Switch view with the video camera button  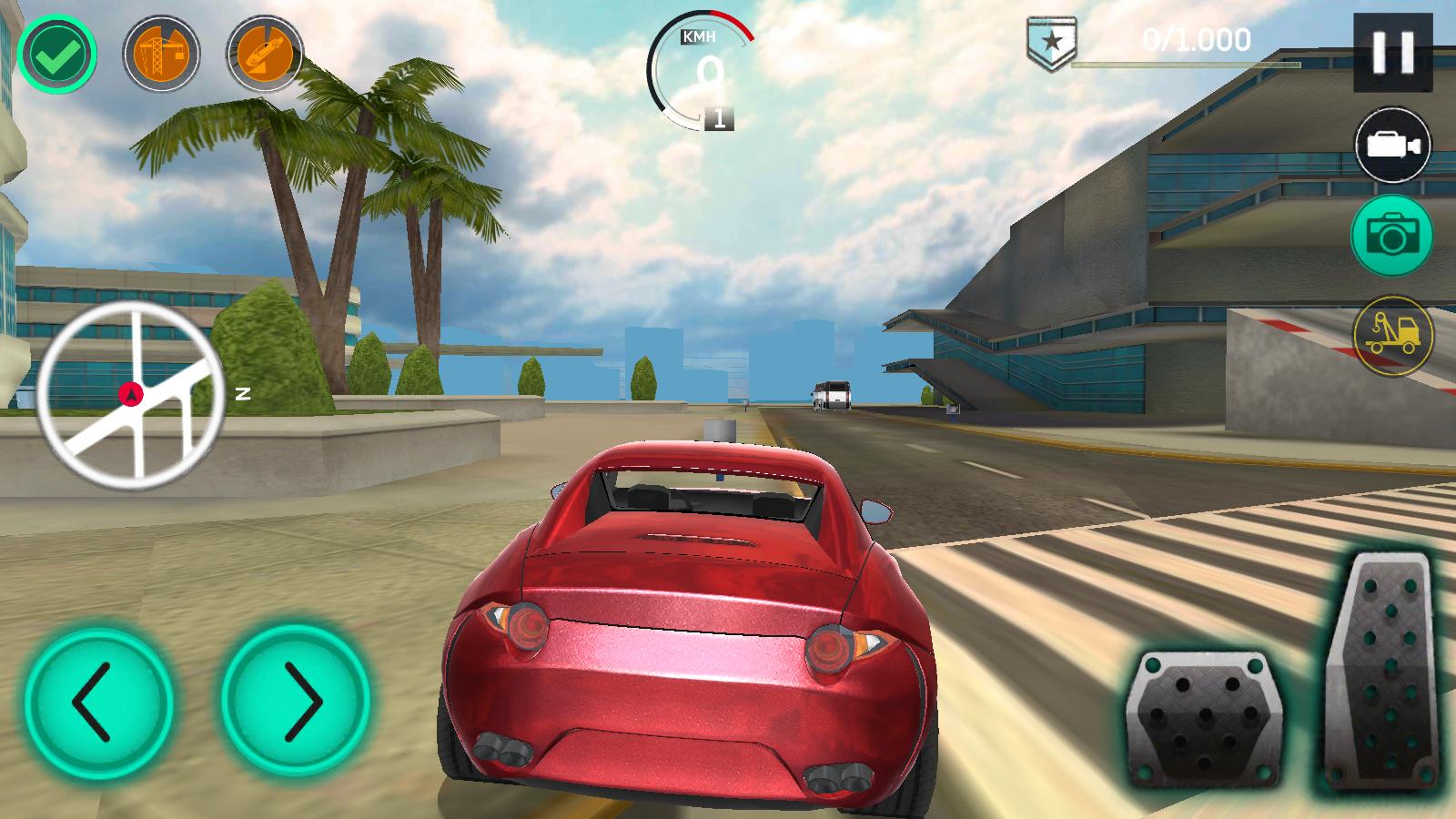tap(1392, 146)
